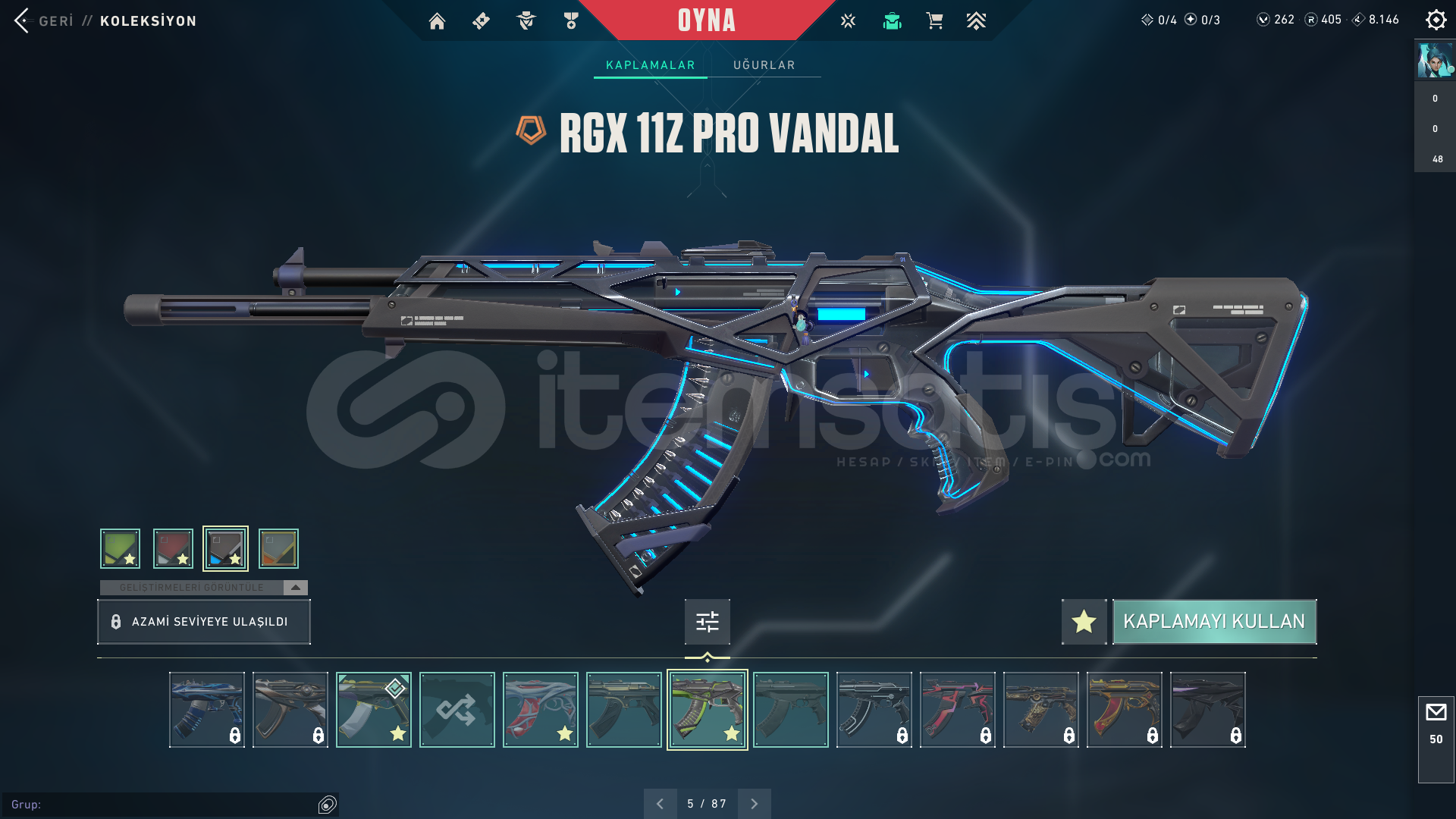Viewport: 1456px width, 819px height.
Task: Toggle favorite star next to KAPLAMAYI KULLAN
Action: tap(1083, 621)
